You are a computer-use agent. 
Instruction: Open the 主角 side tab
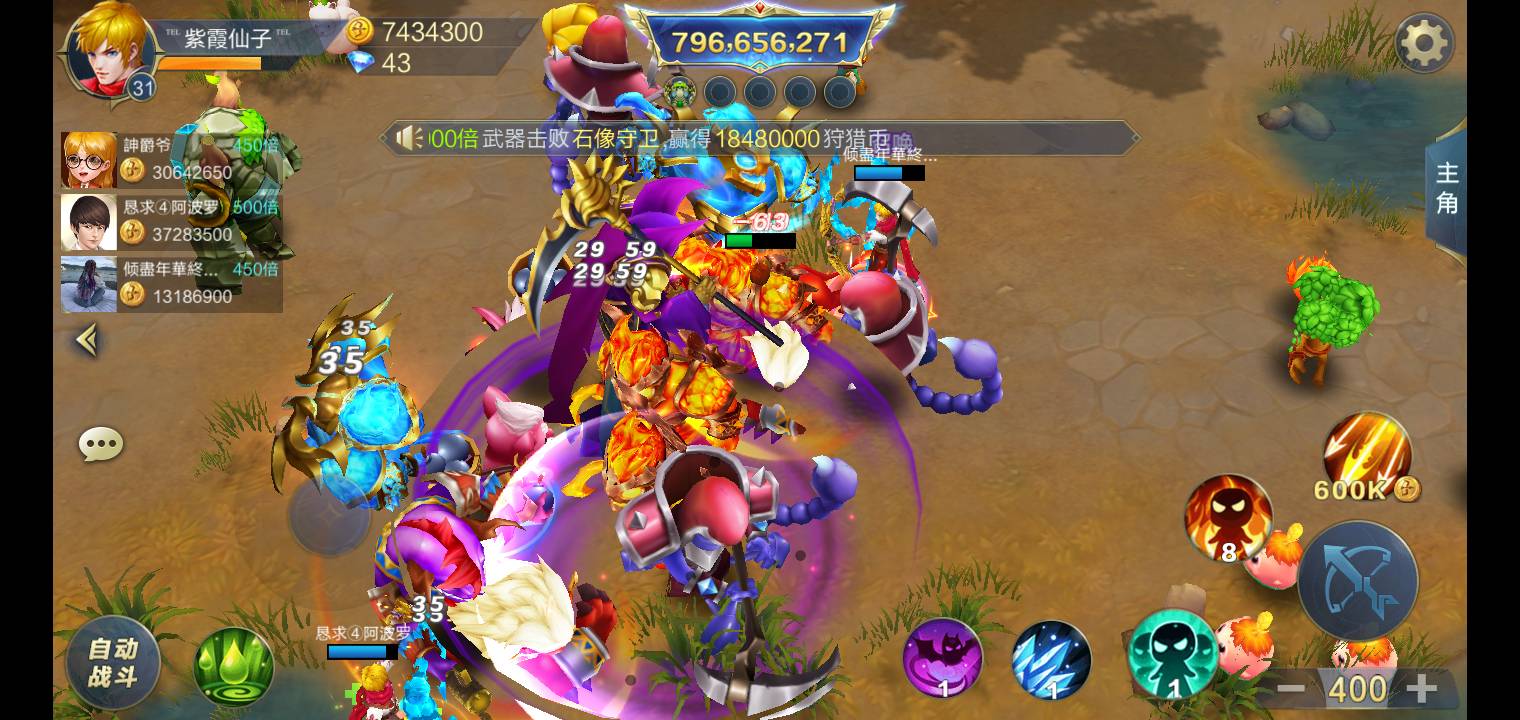point(1446,188)
